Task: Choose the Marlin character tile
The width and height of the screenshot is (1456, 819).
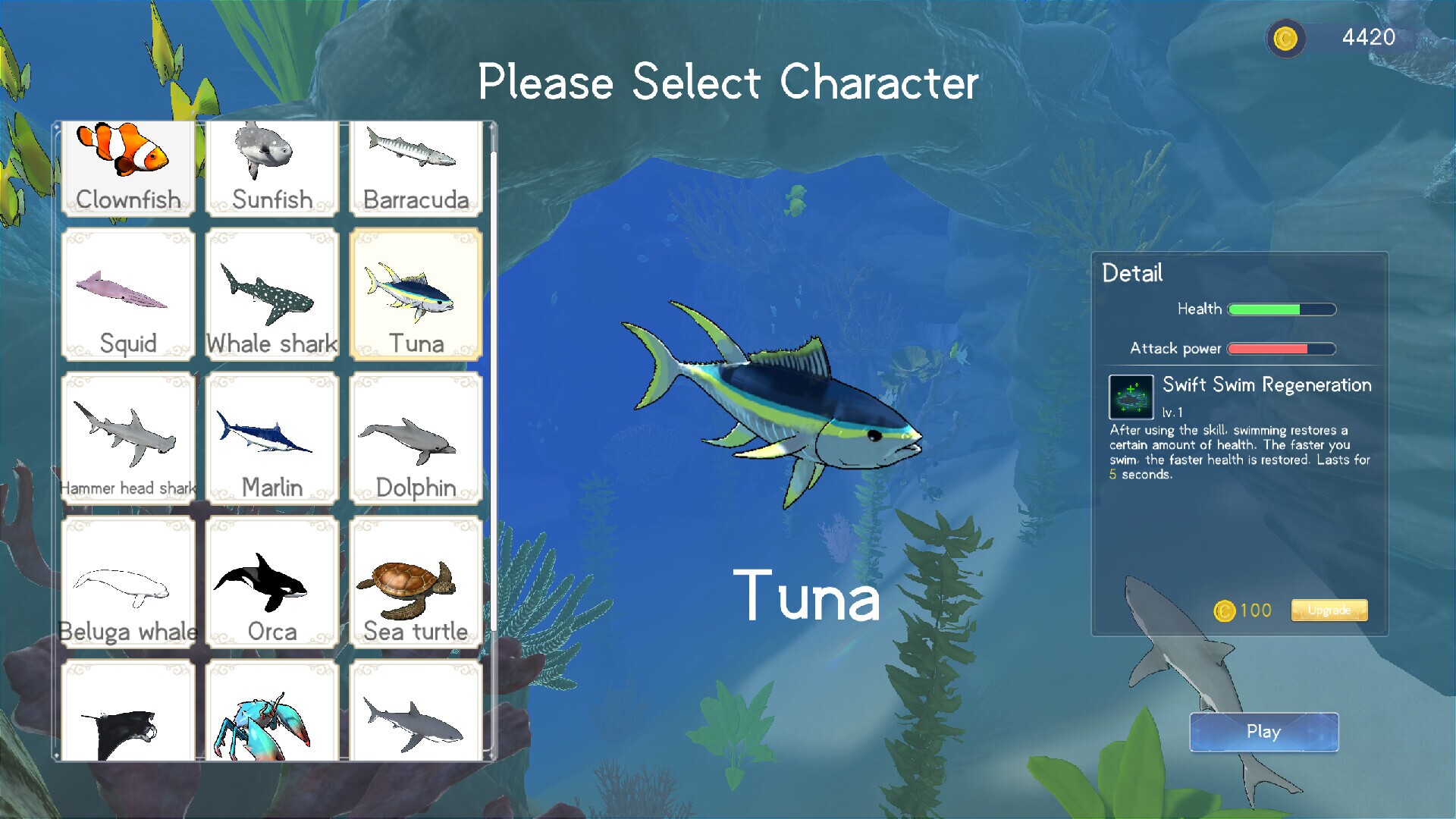Action: click(x=271, y=438)
